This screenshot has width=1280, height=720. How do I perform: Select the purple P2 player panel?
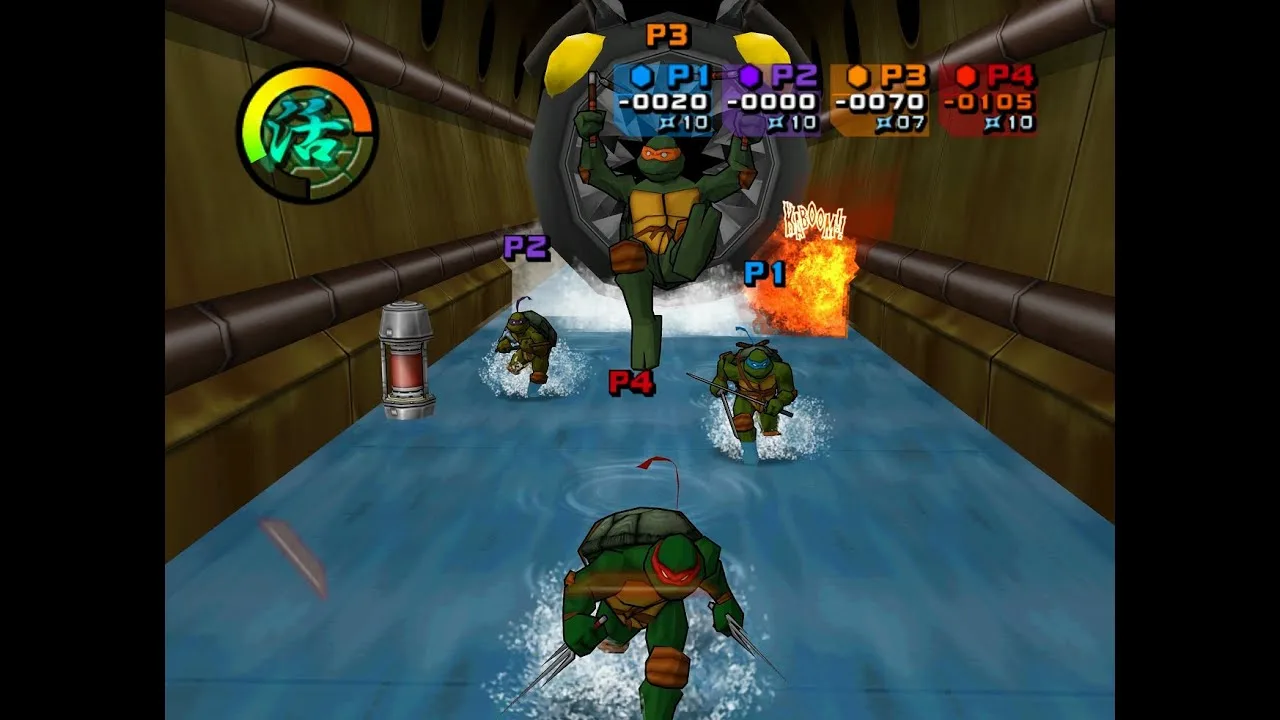772,100
